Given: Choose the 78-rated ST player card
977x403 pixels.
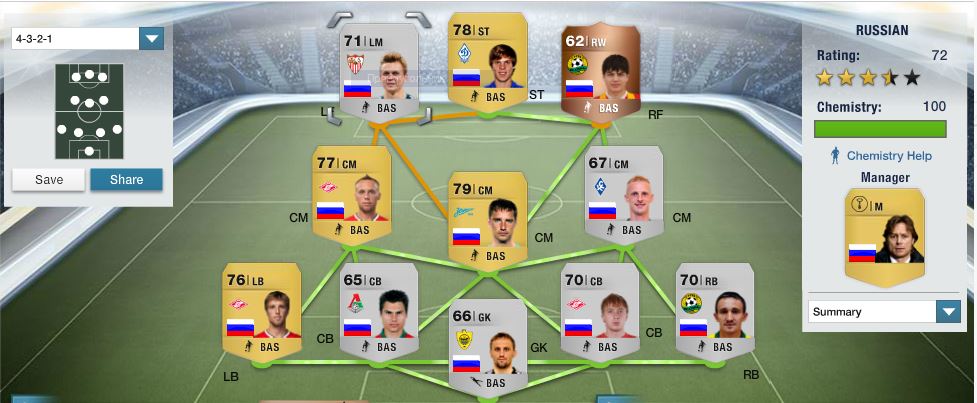Looking at the screenshot, I should click(x=489, y=60).
